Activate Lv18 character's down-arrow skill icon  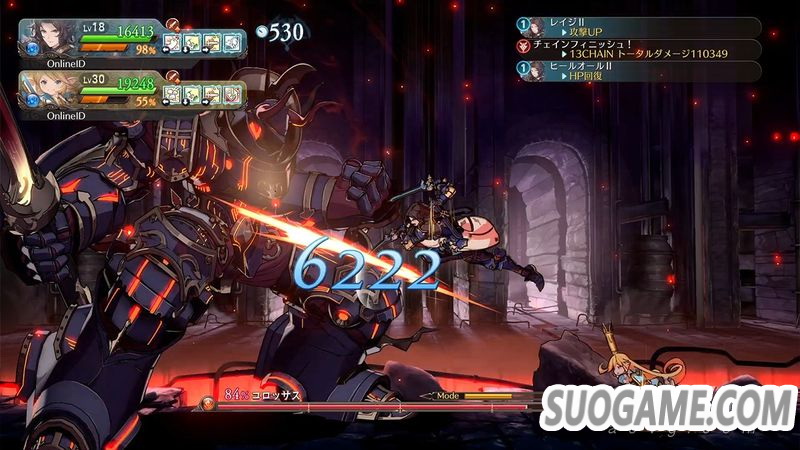pos(192,42)
